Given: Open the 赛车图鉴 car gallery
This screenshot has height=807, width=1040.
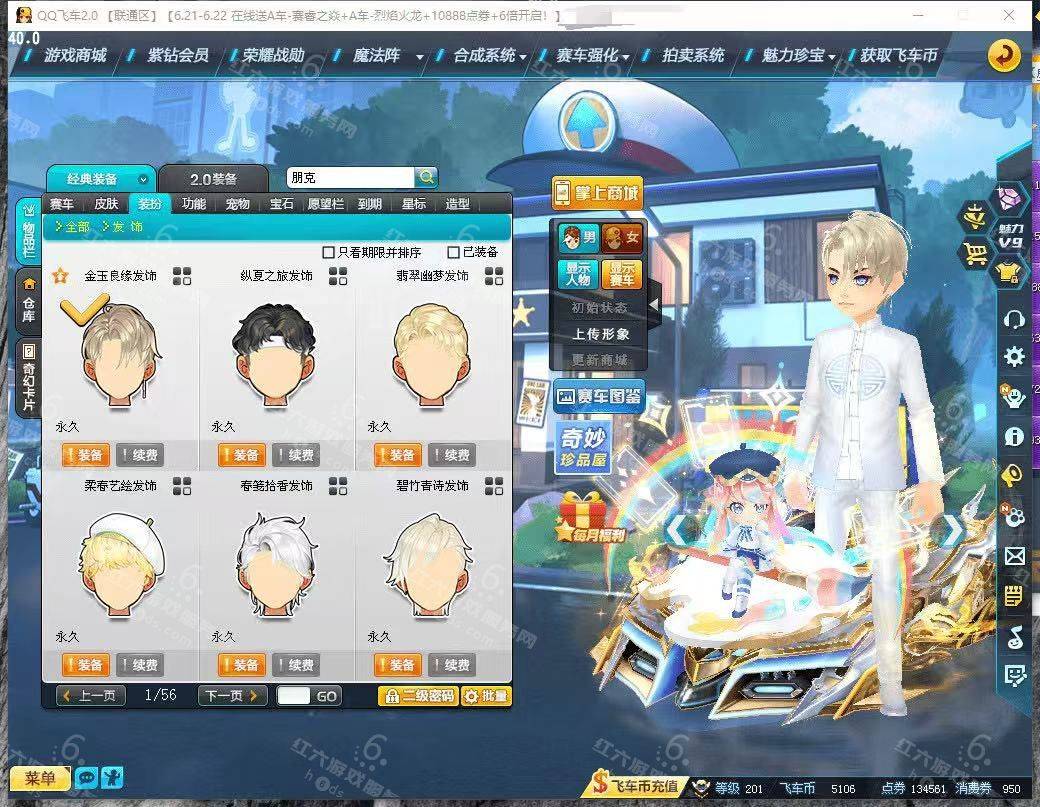Looking at the screenshot, I should (599, 397).
